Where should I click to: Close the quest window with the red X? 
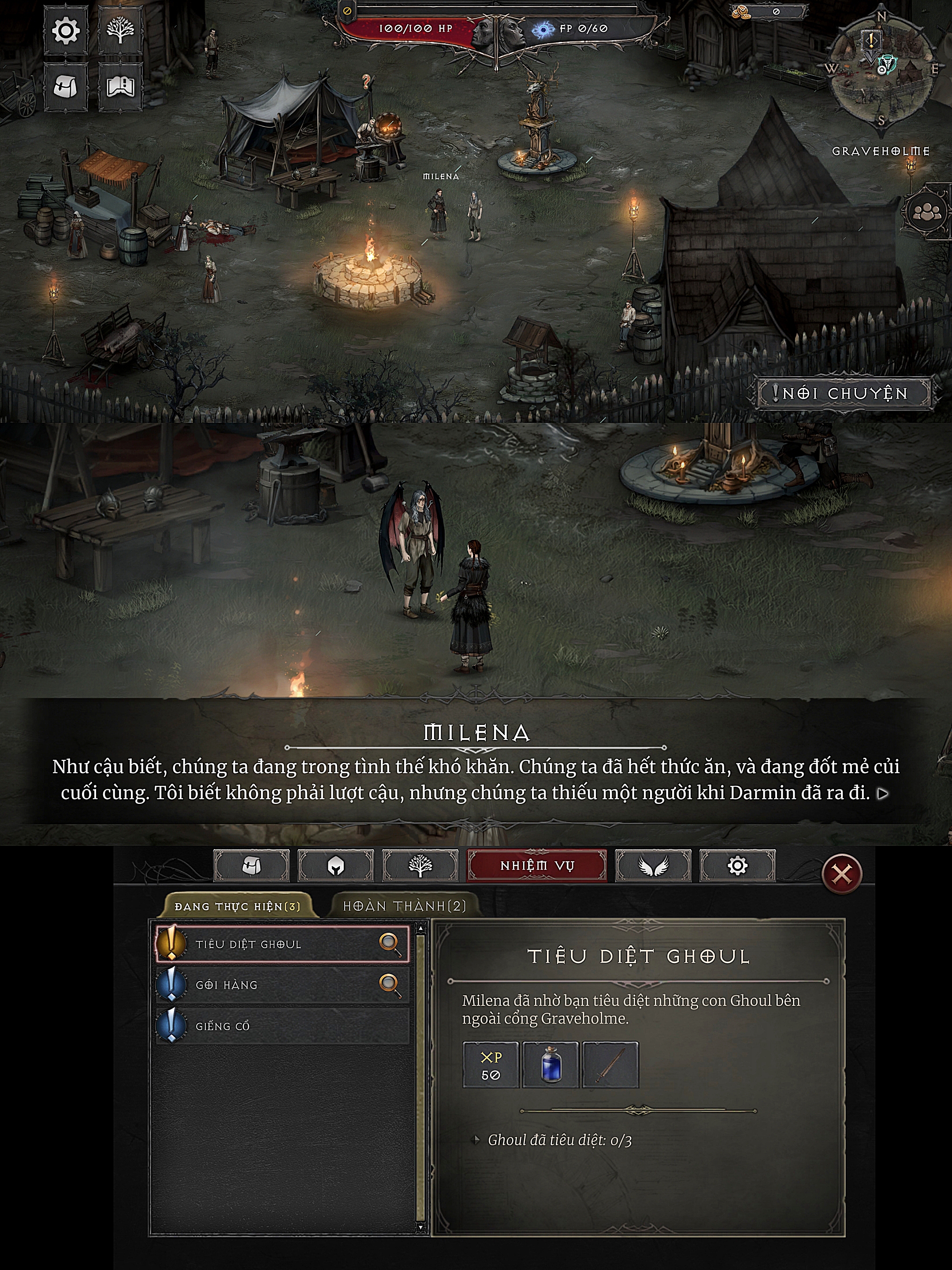[x=842, y=874]
